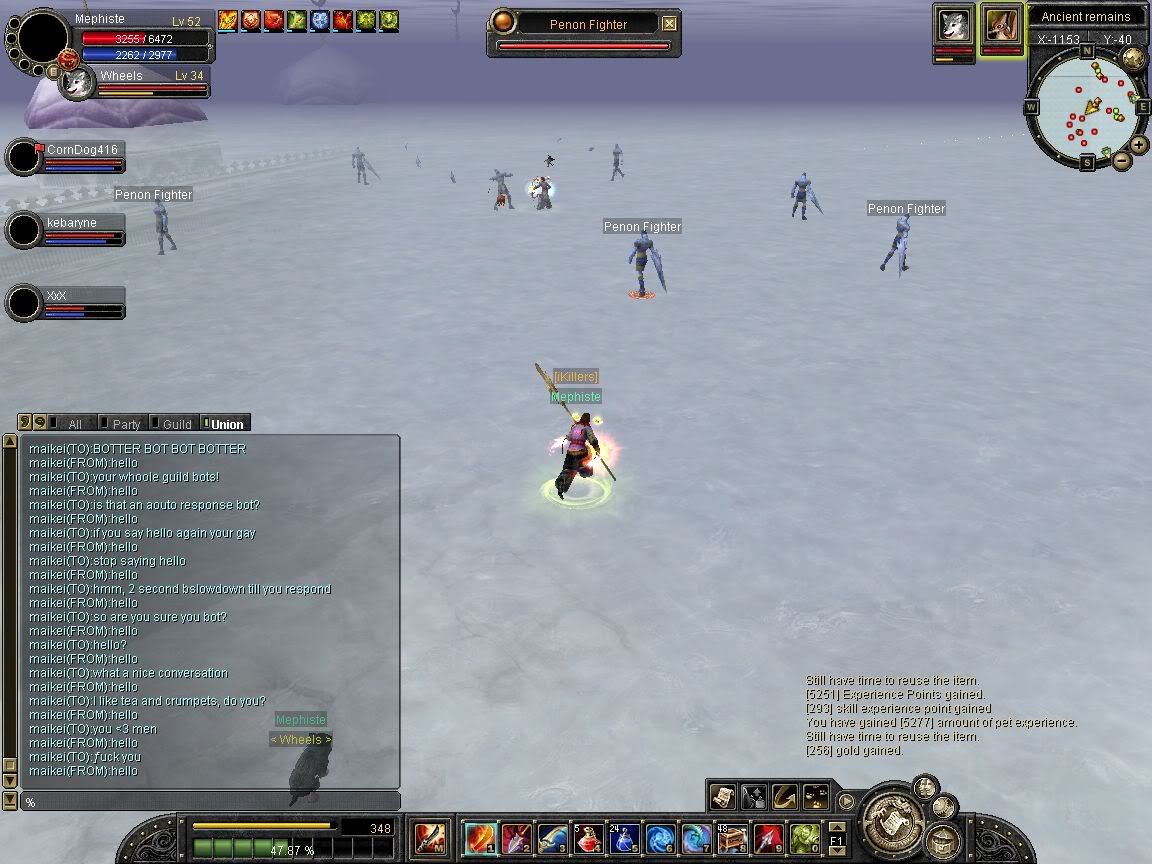This screenshot has width=1152, height=864.
Task: Zoom out the minimap with minus button
Action: pos(1121,160)
